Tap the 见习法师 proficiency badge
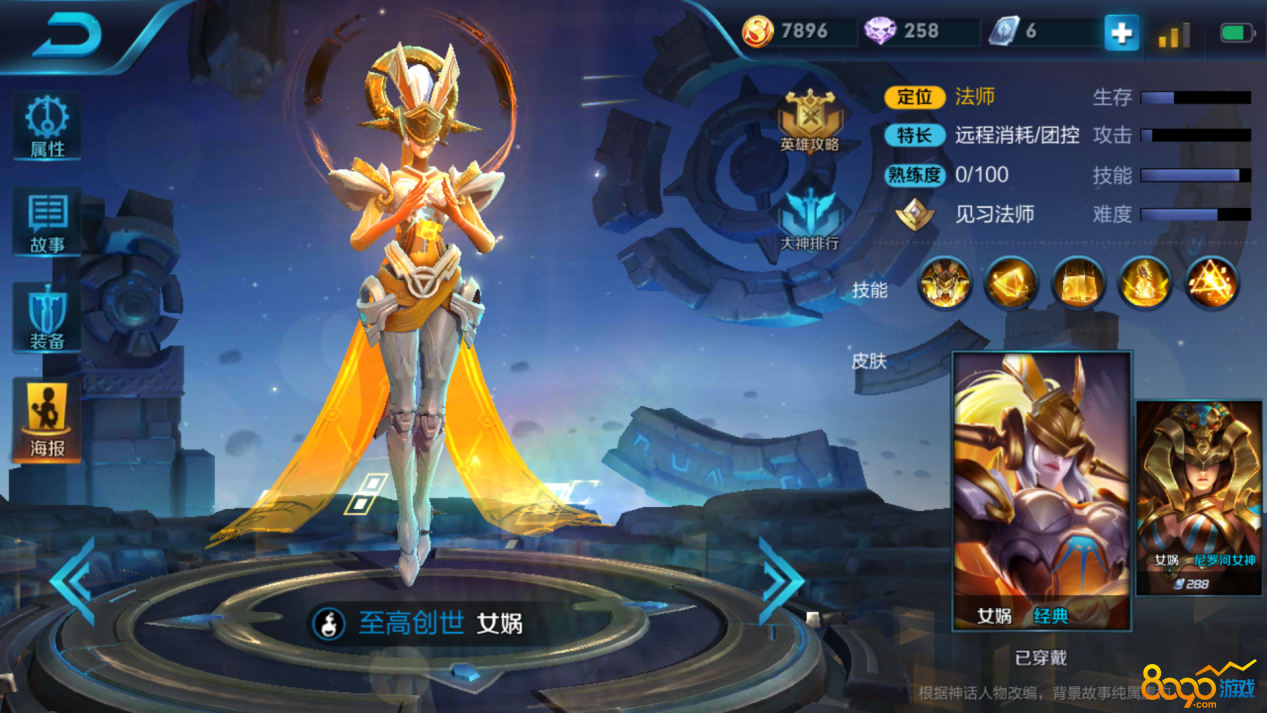The width and height of the screenshot is (1267, 713). pos(914,214)
